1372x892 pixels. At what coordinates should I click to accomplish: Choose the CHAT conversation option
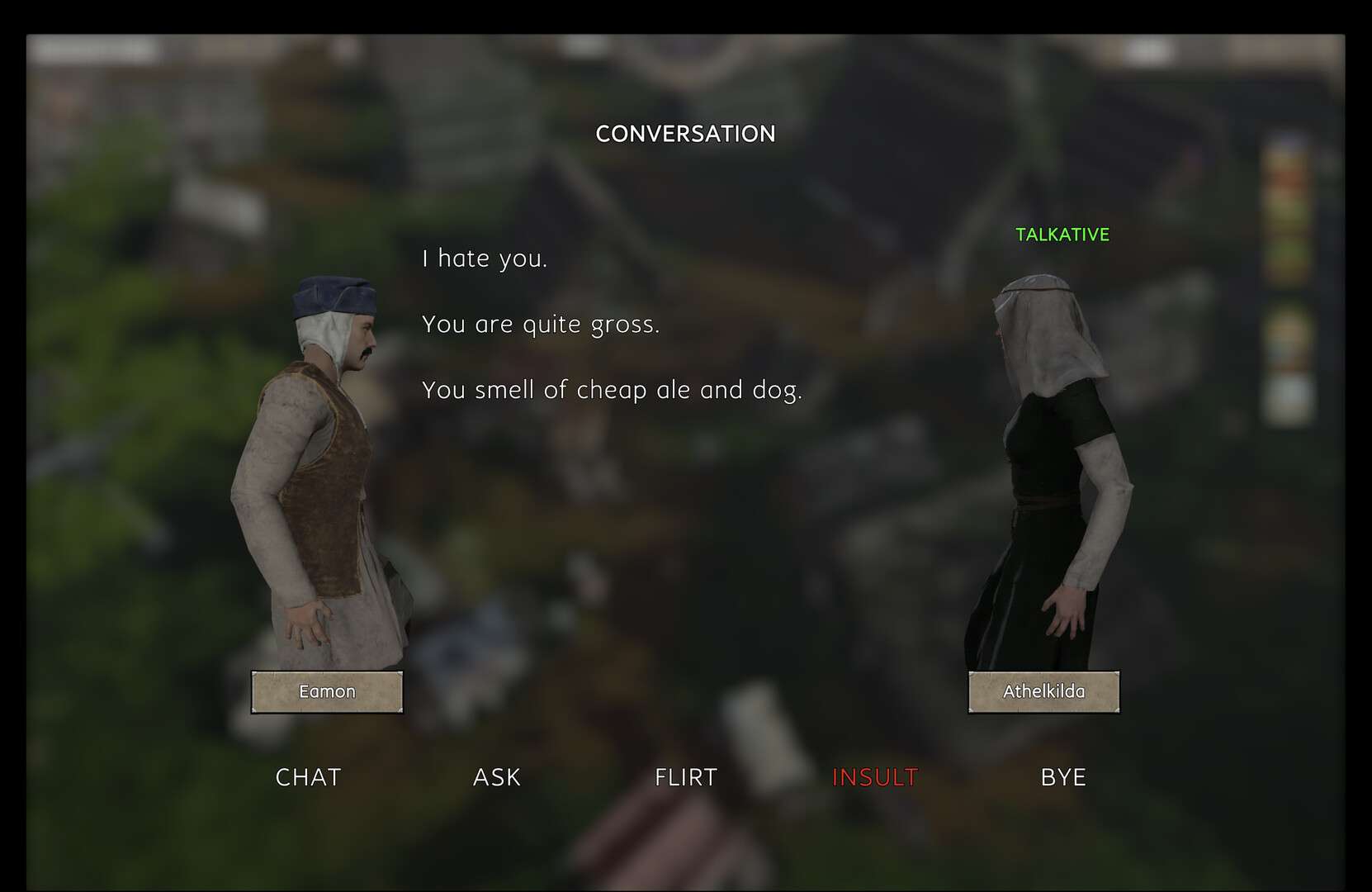(308, 777)
